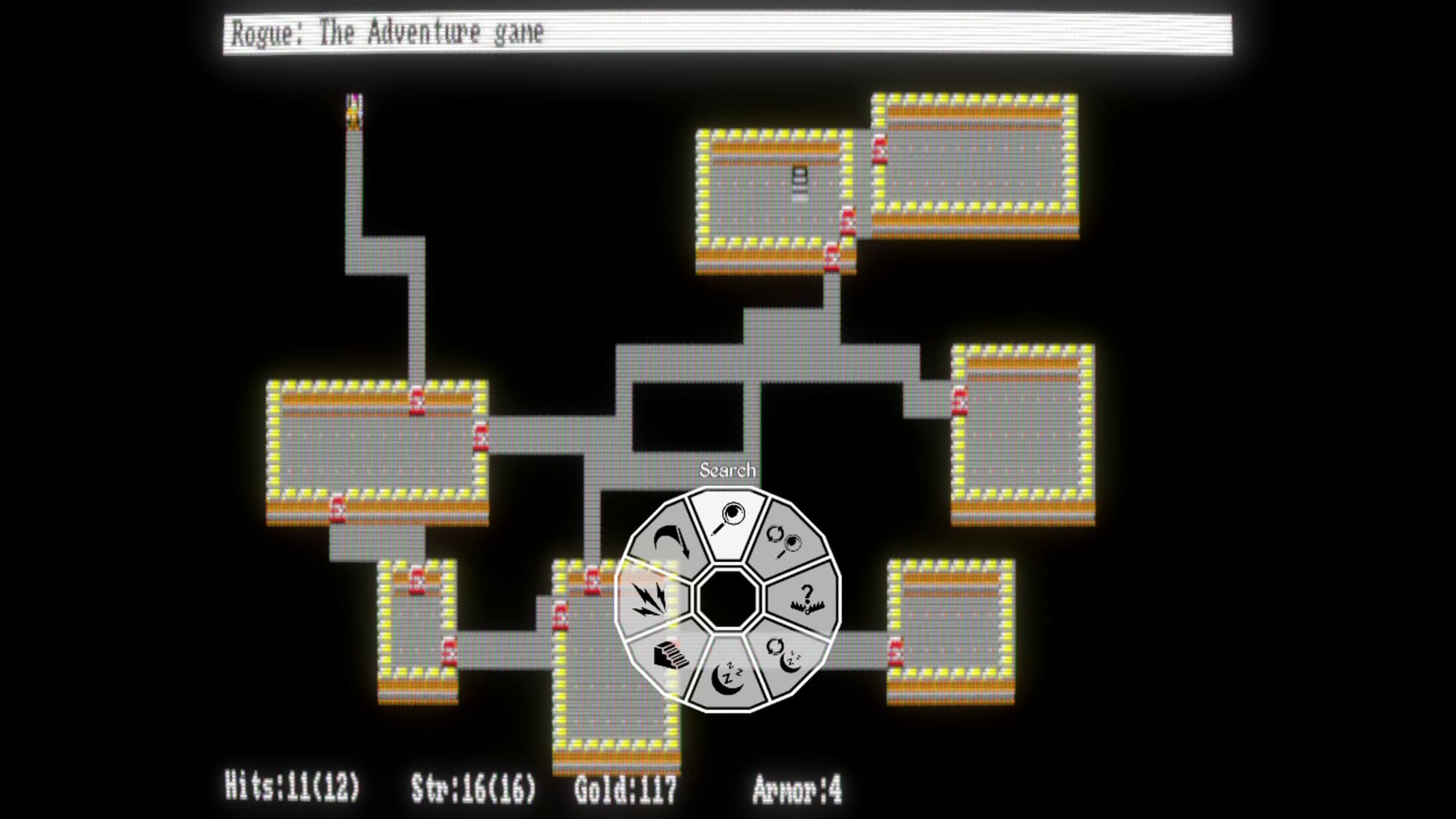Click the player character at the top of the map
The height and width of the screenshot is (819, 1456).
pos(353,112)
